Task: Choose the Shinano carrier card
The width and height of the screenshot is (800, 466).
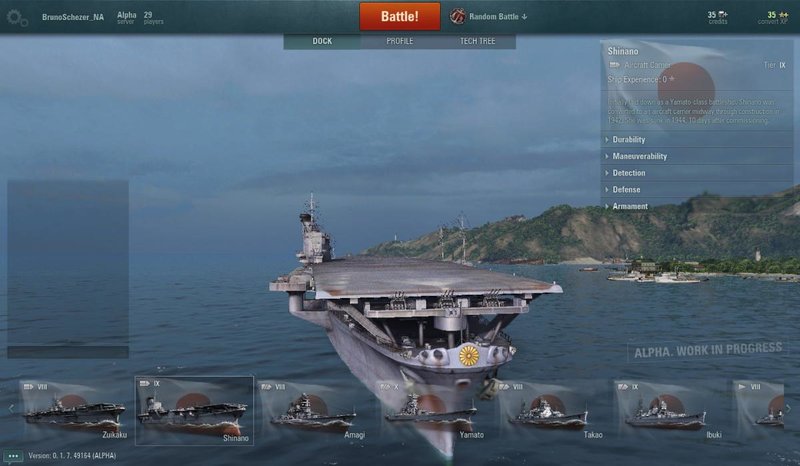Action: point(194,411)
